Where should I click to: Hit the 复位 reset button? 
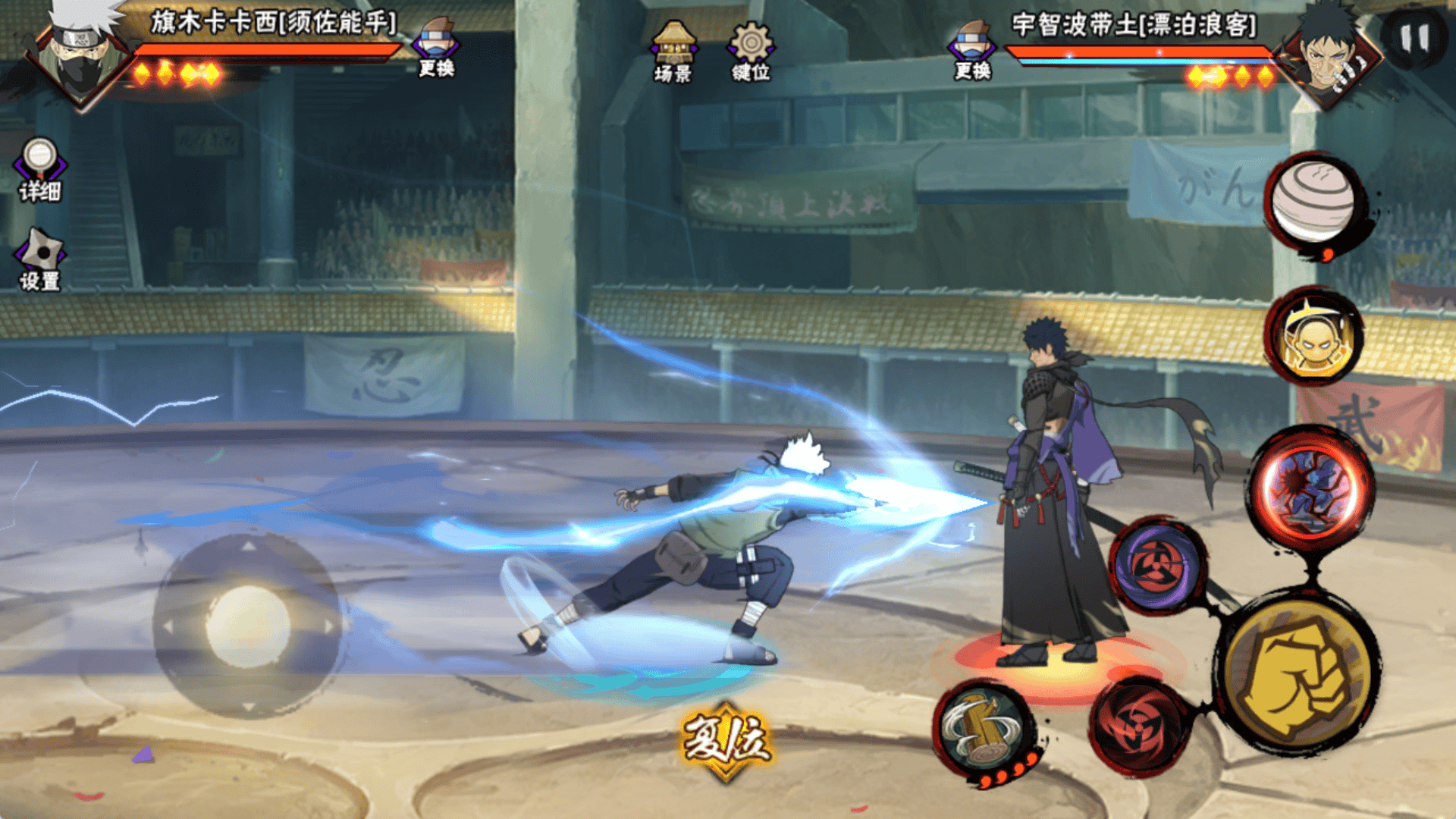(x=726, y=741)
